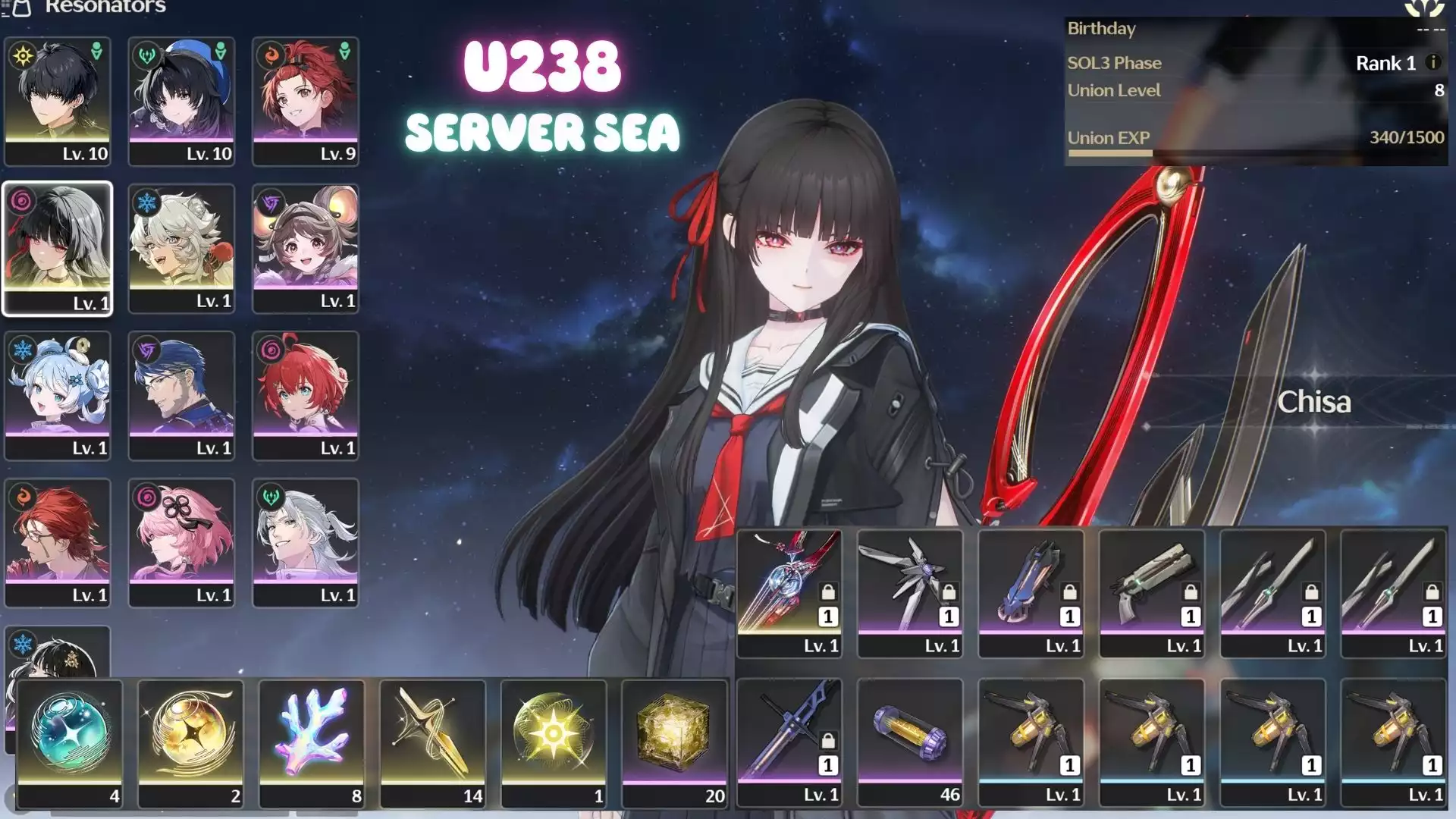Select the purple-and-gold capsule item with count 46

tap(909, 742)
